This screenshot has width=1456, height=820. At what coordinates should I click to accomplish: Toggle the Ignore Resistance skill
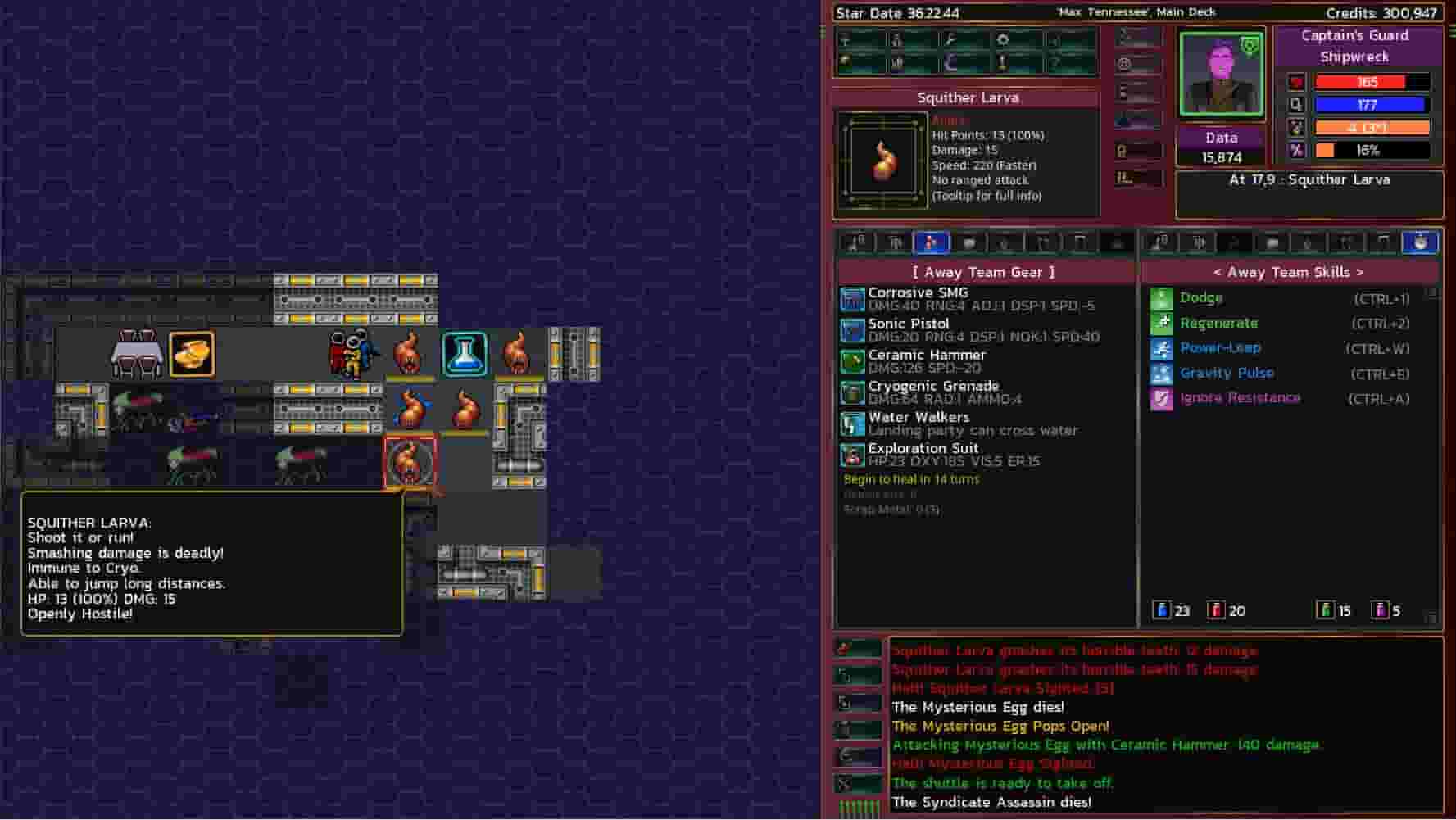(x=1163, y=398)
